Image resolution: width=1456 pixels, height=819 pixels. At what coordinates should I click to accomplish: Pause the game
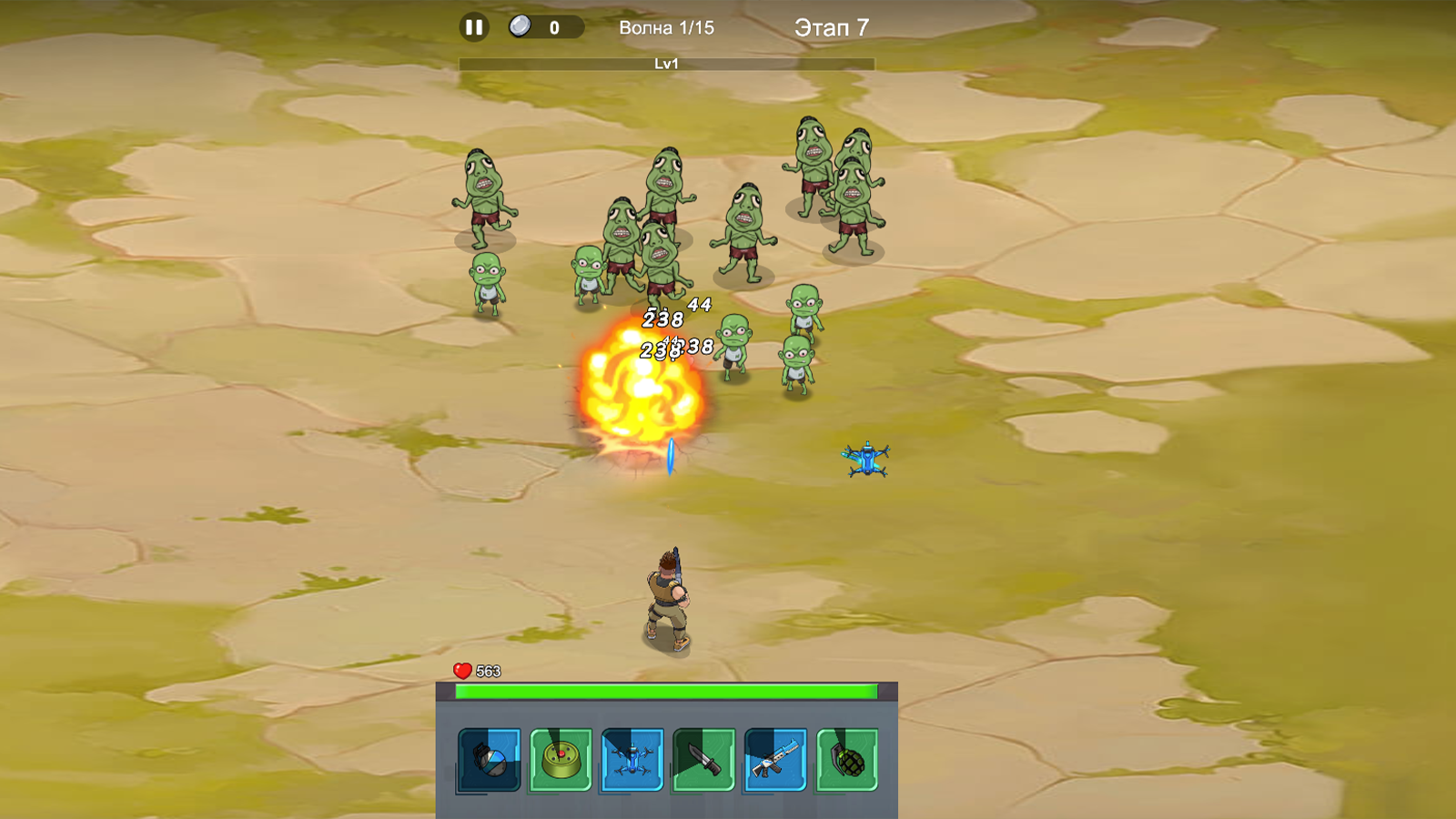click(473, 27)
